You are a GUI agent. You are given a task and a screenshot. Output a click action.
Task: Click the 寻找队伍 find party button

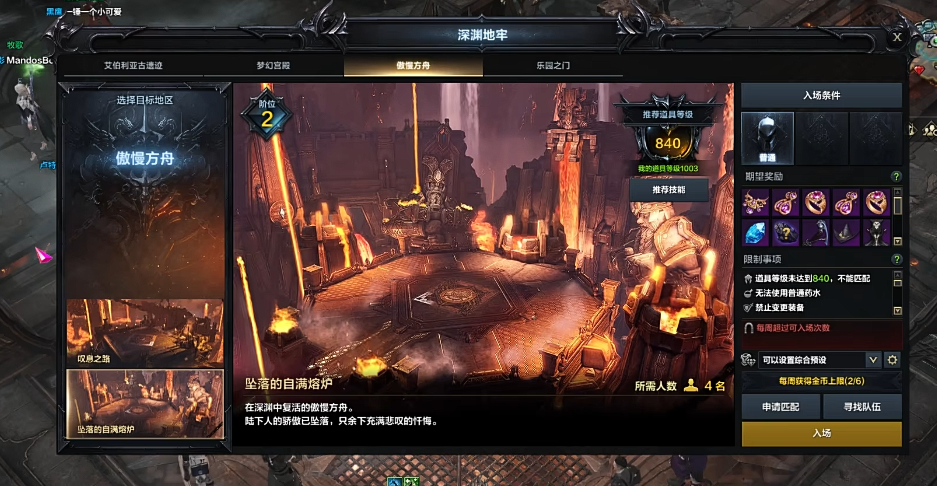[862, 406]
